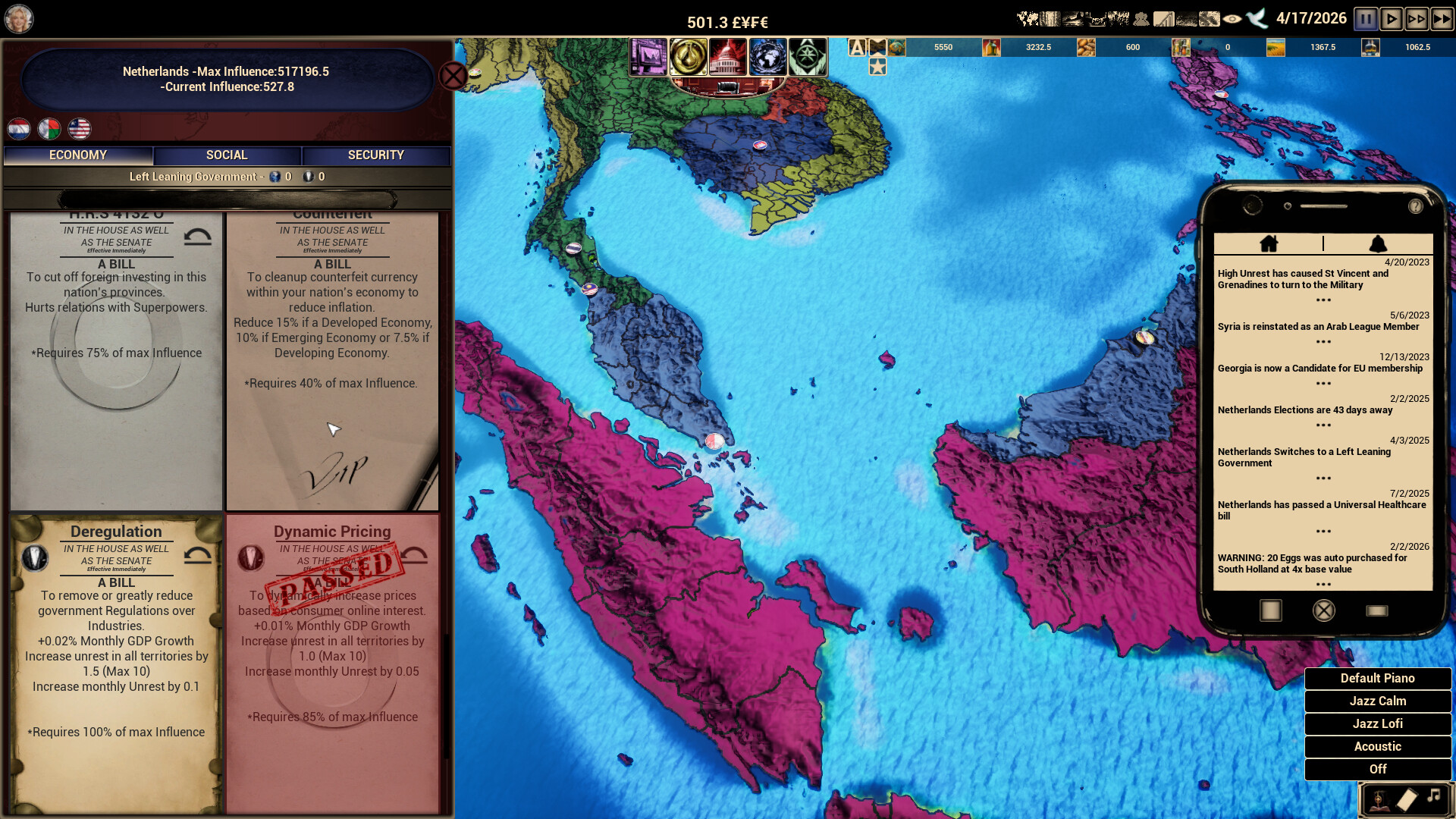This screenshot has height=819, width=1456.
Task: Turn music Off
Action: tap(1377, 770)
